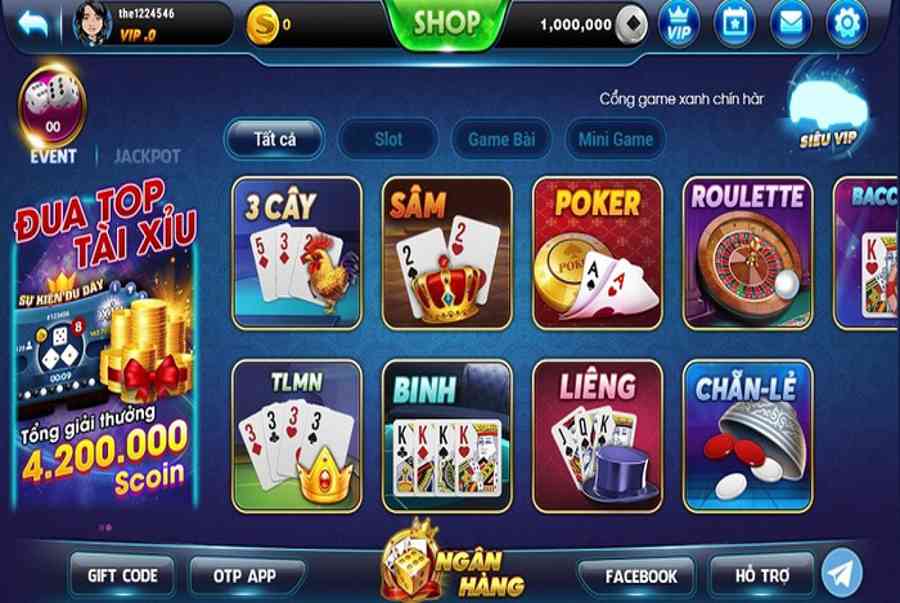This screenshot has height=603, width=900.
Task: Choose the Poker game tile
Action: pyautogui.click(x=597, y=253)
